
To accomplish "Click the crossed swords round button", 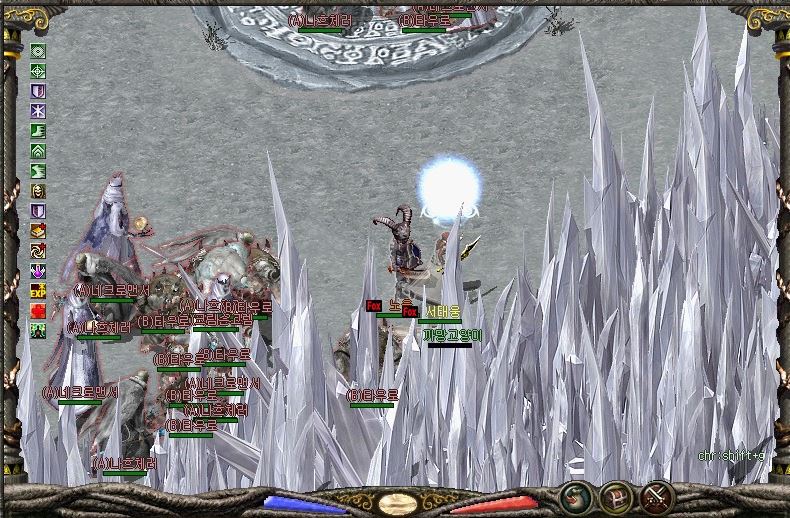I will click(655, 496).
